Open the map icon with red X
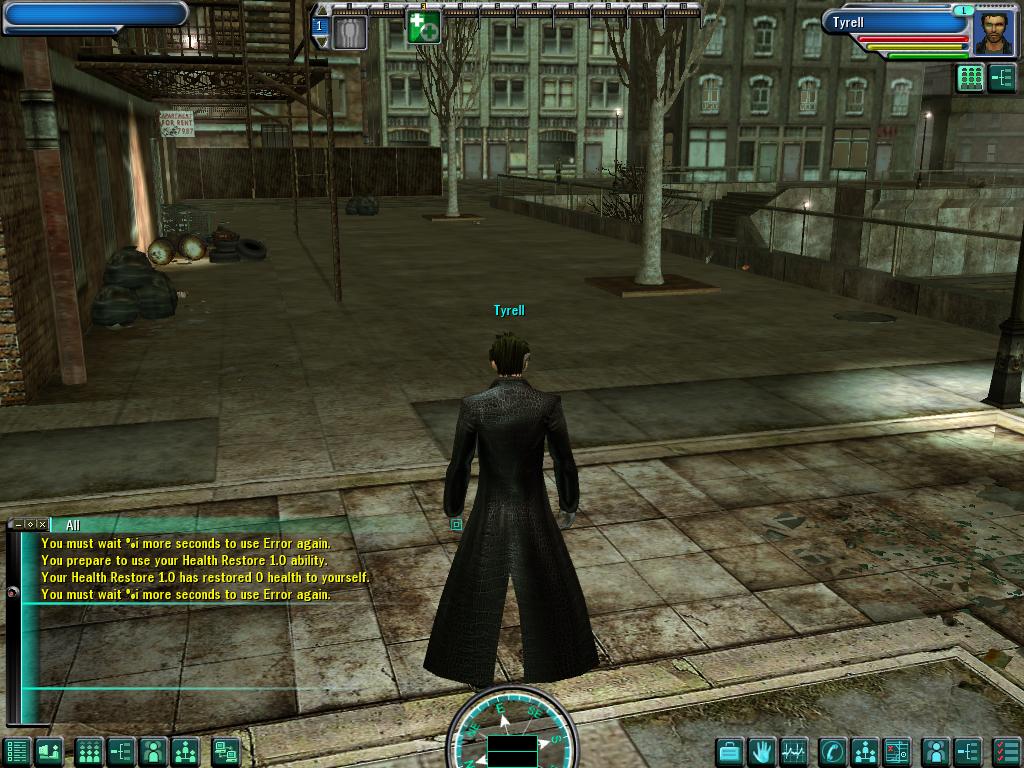This screenshot has height=768, width=1024. [897, 751]
